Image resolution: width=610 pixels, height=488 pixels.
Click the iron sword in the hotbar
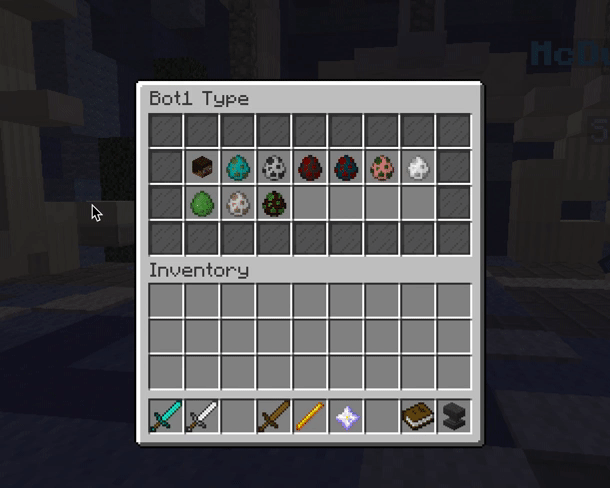(x=203, y=416)
